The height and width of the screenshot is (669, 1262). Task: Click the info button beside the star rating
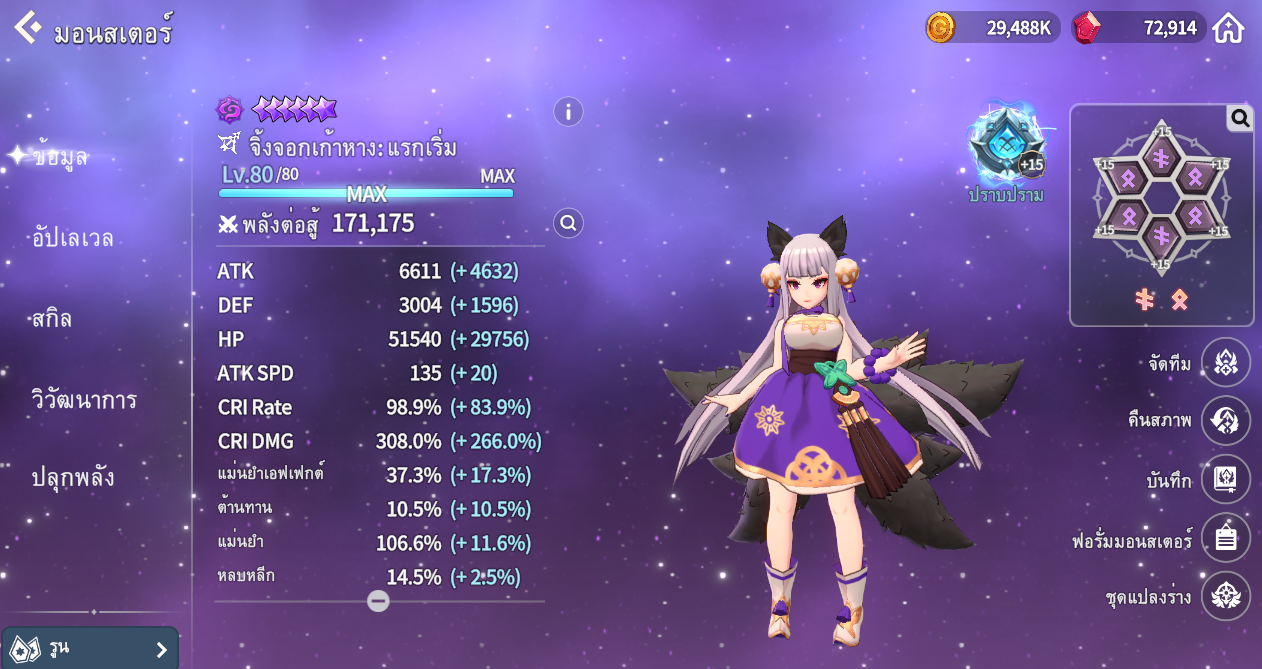click(568, 111)
